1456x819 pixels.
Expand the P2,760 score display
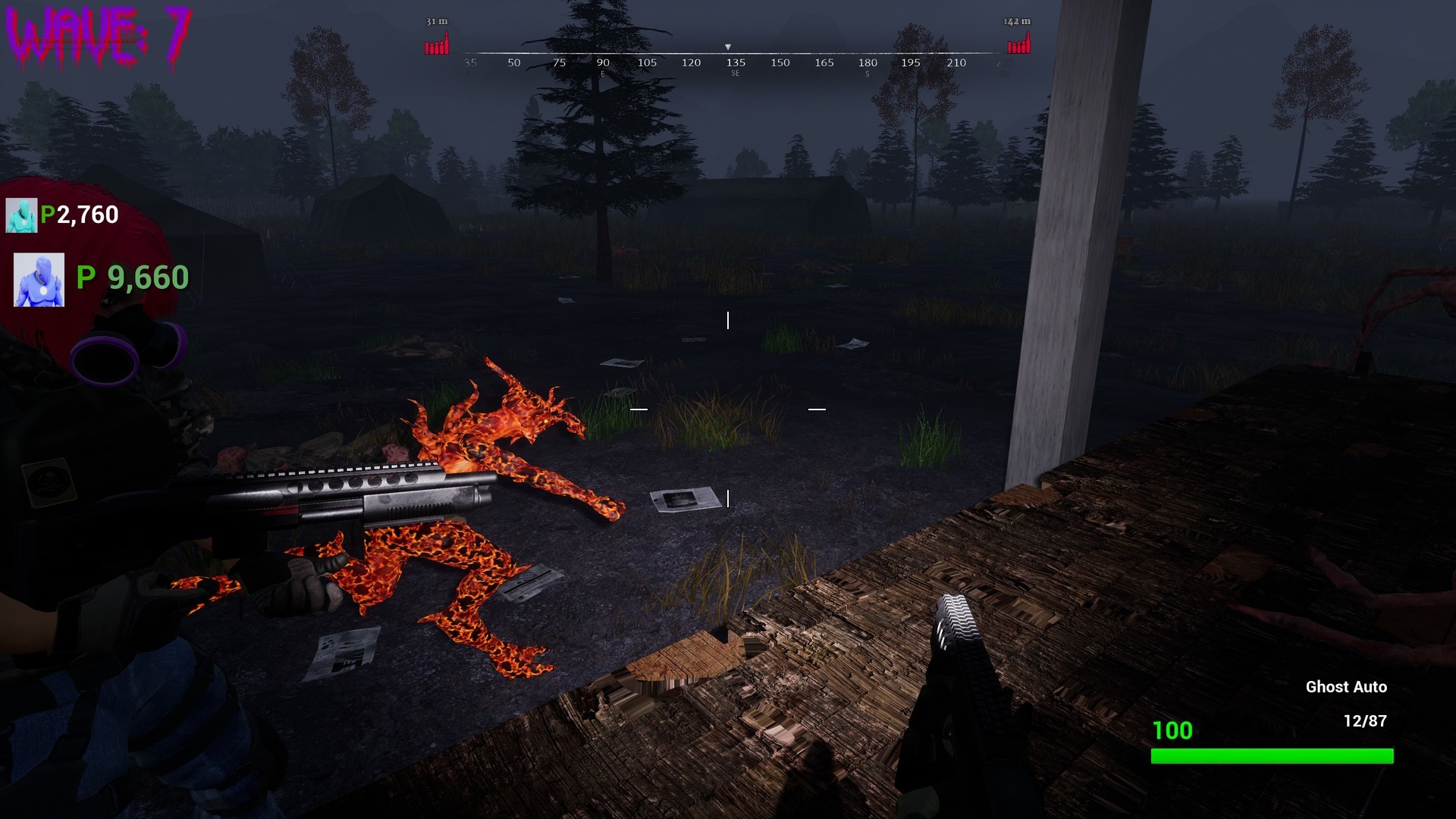click(x=78, y=215)
